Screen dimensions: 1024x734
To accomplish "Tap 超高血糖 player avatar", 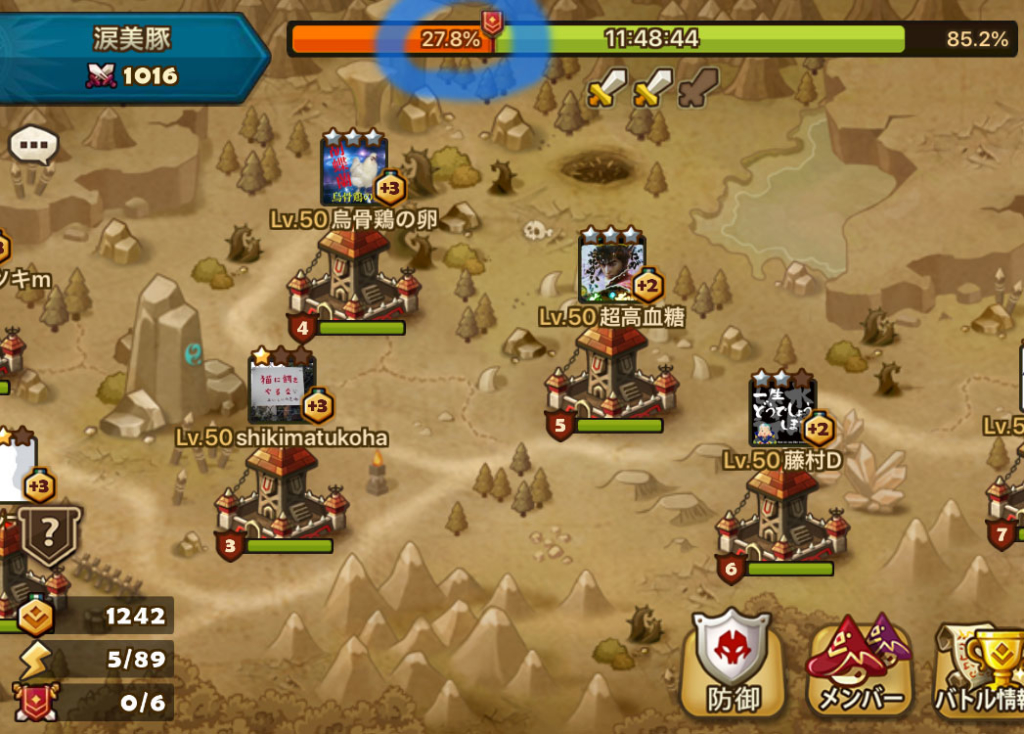I will [x=611, y=268].
